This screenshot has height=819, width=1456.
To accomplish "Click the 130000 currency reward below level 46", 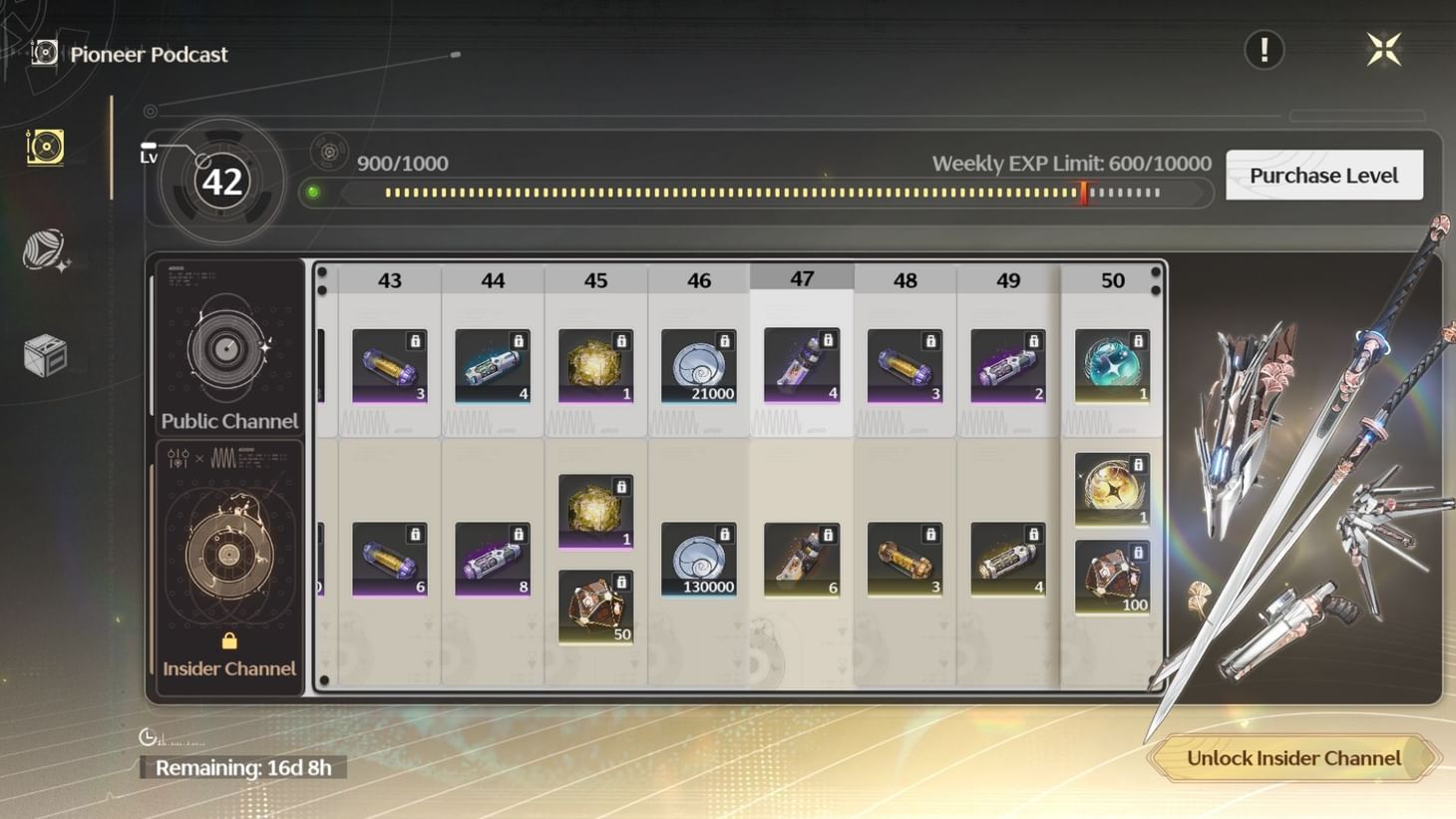I will [698, 559].
